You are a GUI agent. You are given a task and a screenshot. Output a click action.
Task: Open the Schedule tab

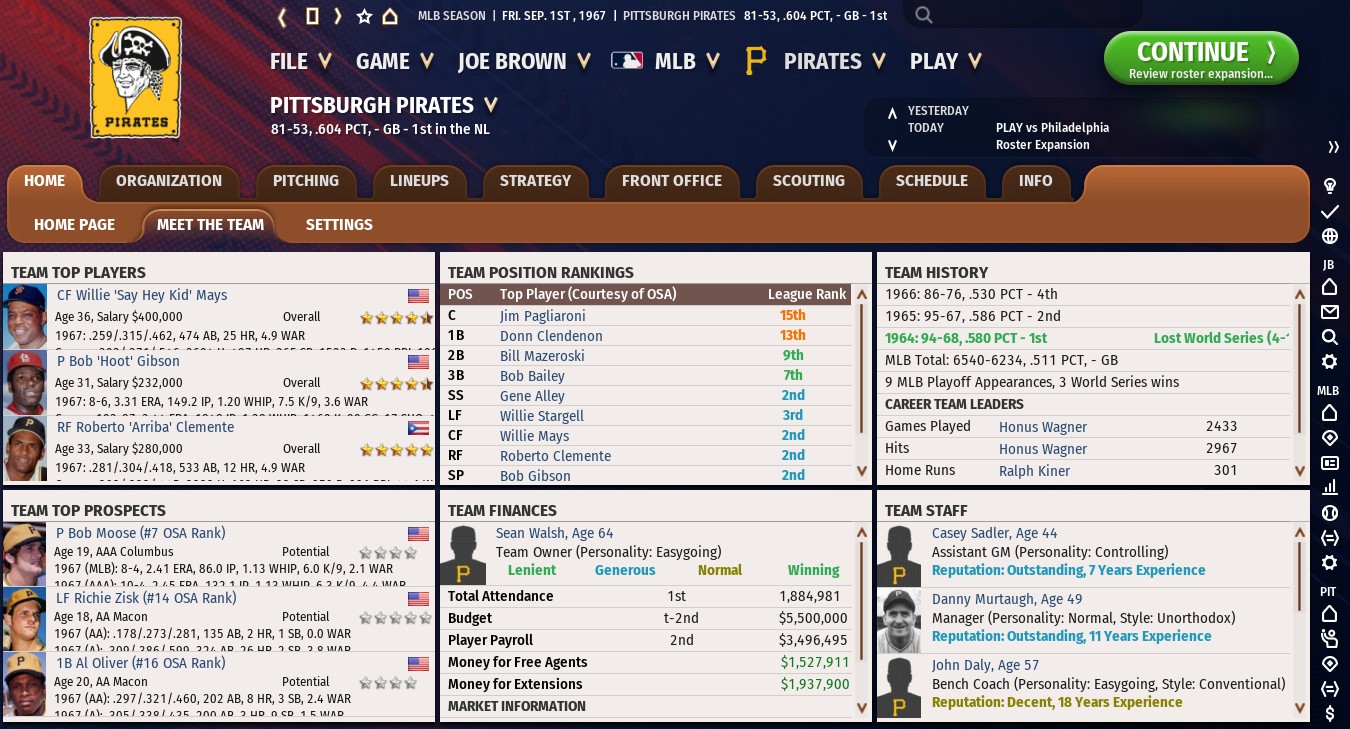(x=931, y=181)
